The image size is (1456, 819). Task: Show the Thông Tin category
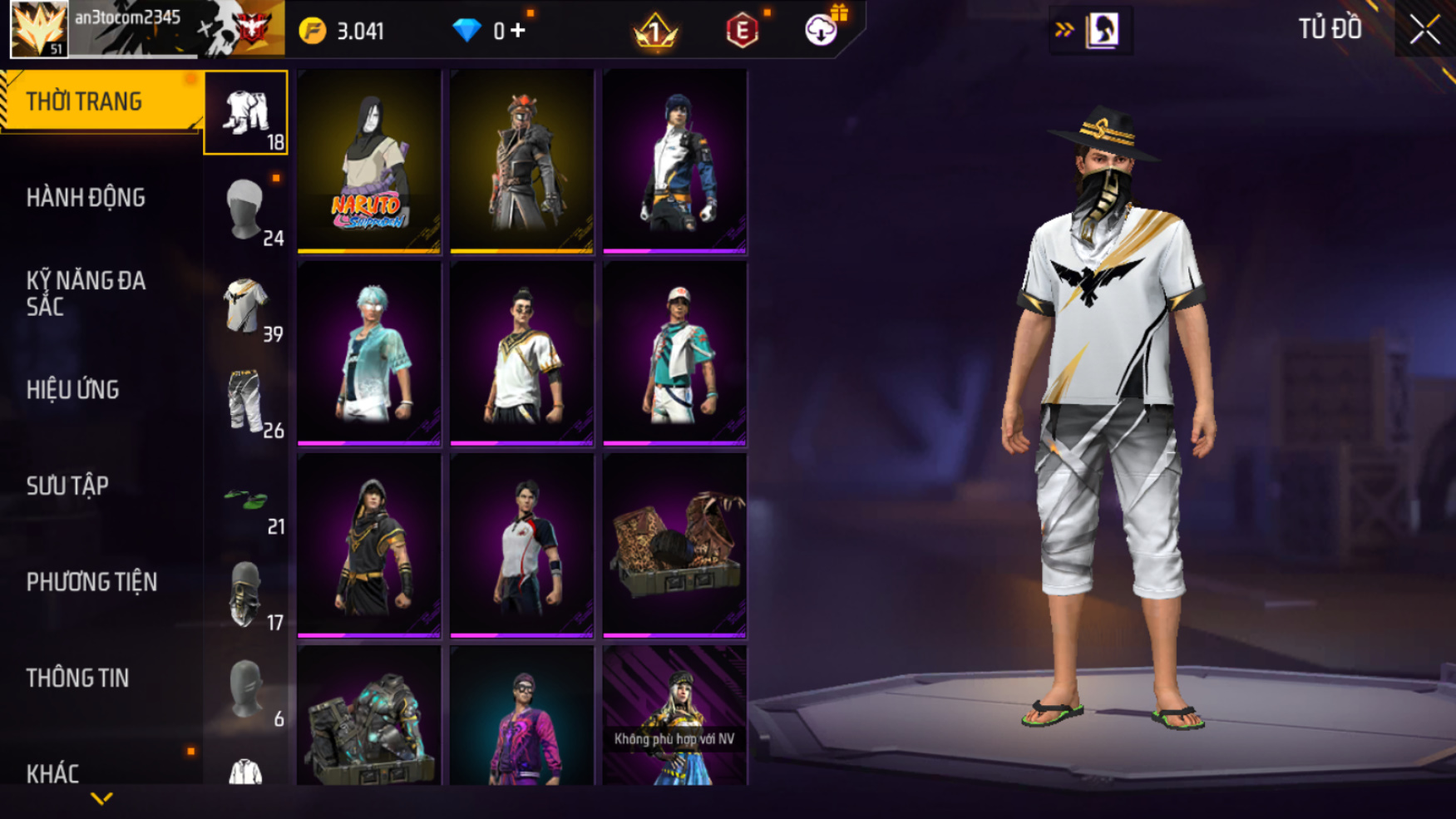pyautogui.click(x=77, y=678)
